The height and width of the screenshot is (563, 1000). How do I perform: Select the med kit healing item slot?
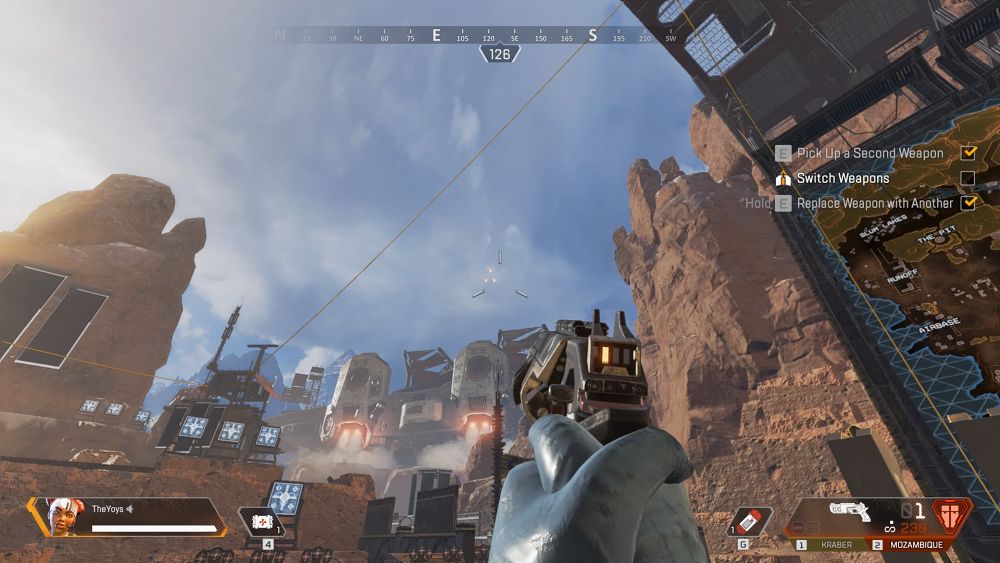pos(262,521)
